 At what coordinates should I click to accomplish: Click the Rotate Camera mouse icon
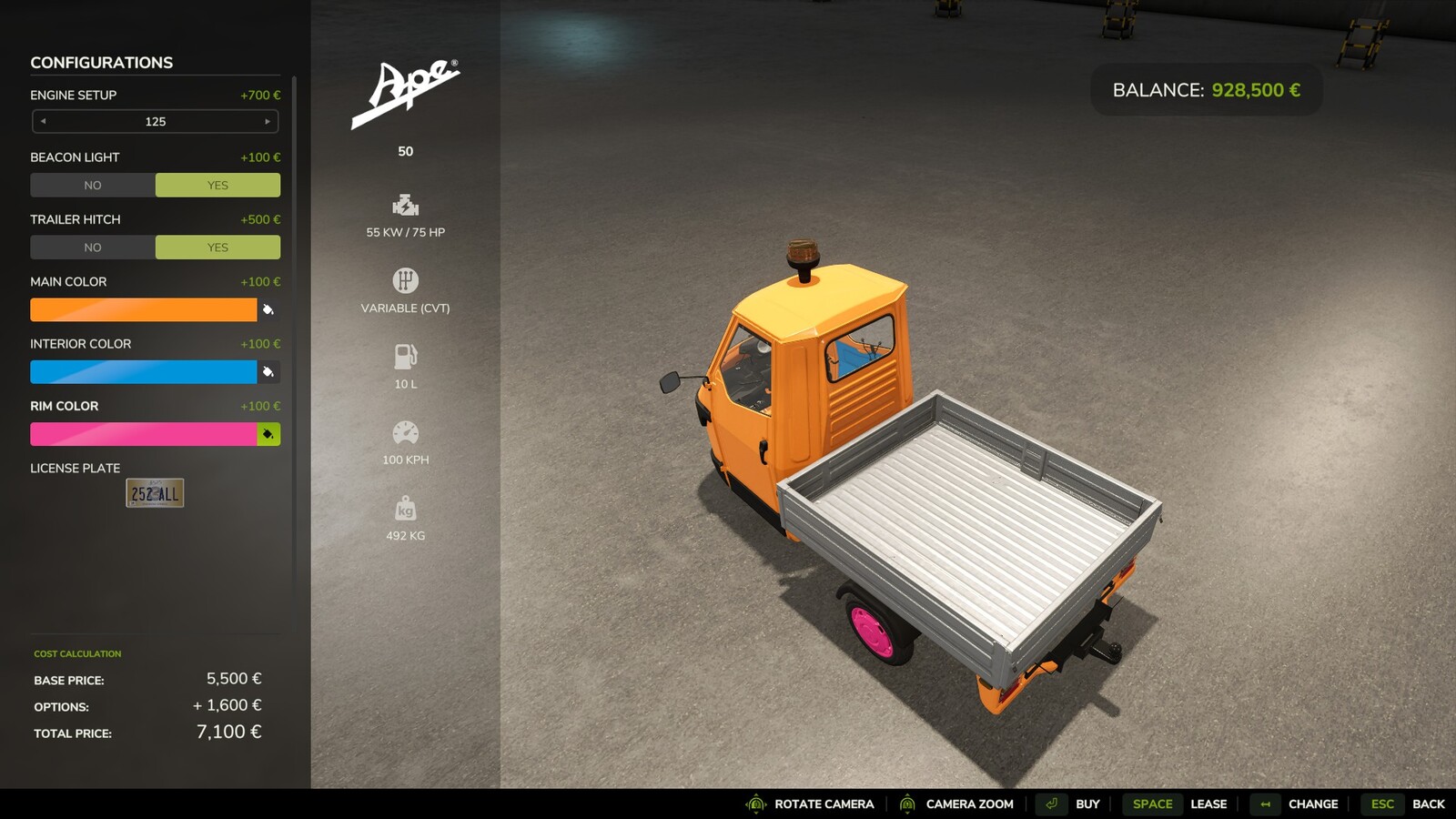pos(753,804)
